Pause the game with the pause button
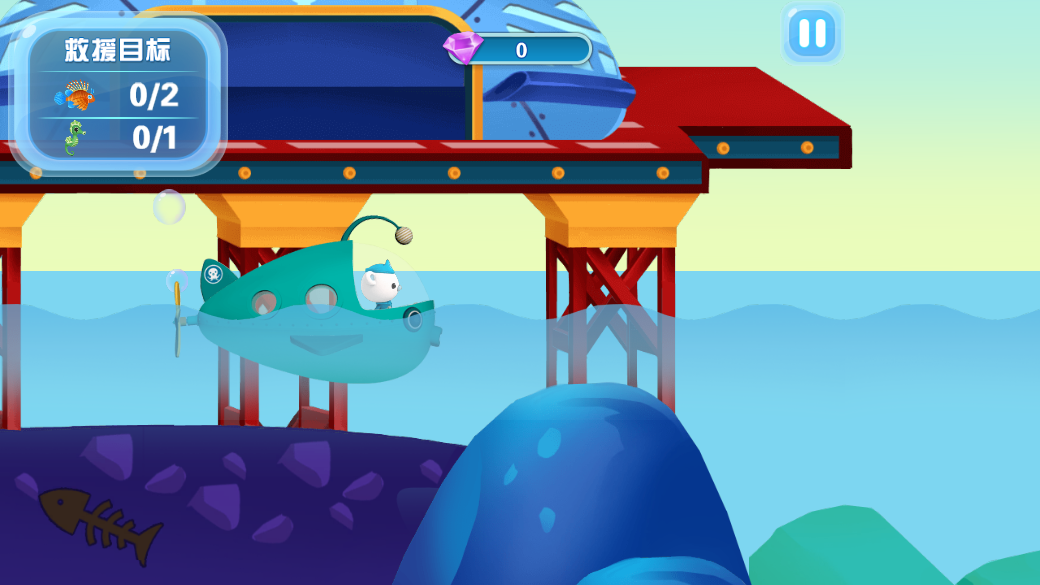The height and width of the screenshot is (585, 1040). point(812,34)
